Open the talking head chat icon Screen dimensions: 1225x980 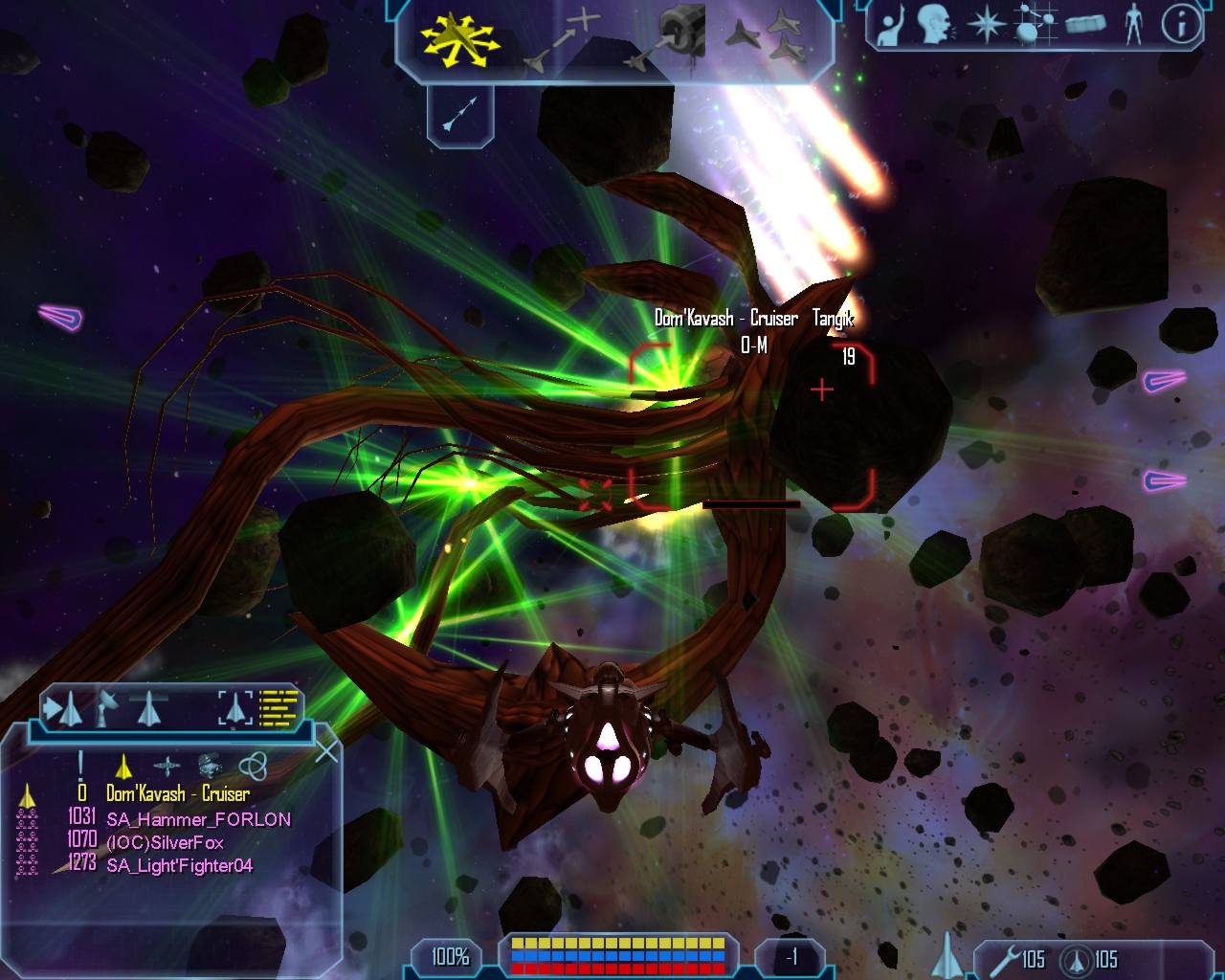click(935, 25)
